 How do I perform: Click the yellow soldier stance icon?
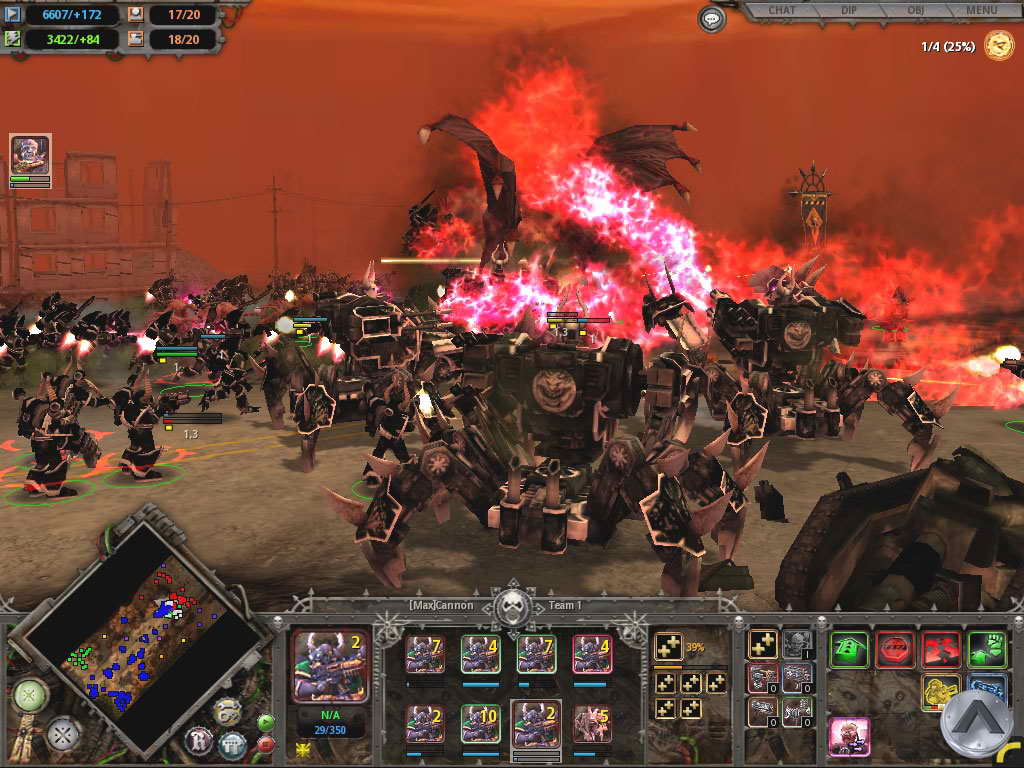pos(940,692)
